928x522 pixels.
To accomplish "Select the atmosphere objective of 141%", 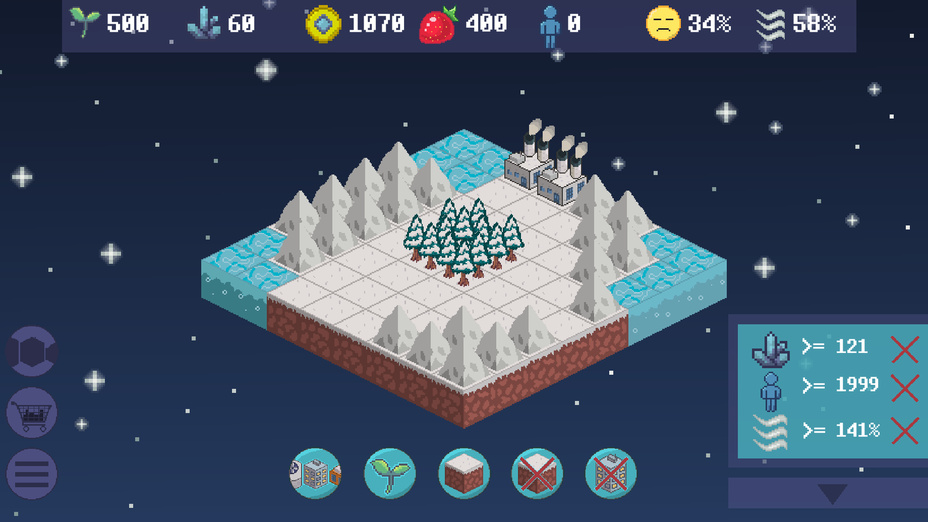I will click(832, 431).
